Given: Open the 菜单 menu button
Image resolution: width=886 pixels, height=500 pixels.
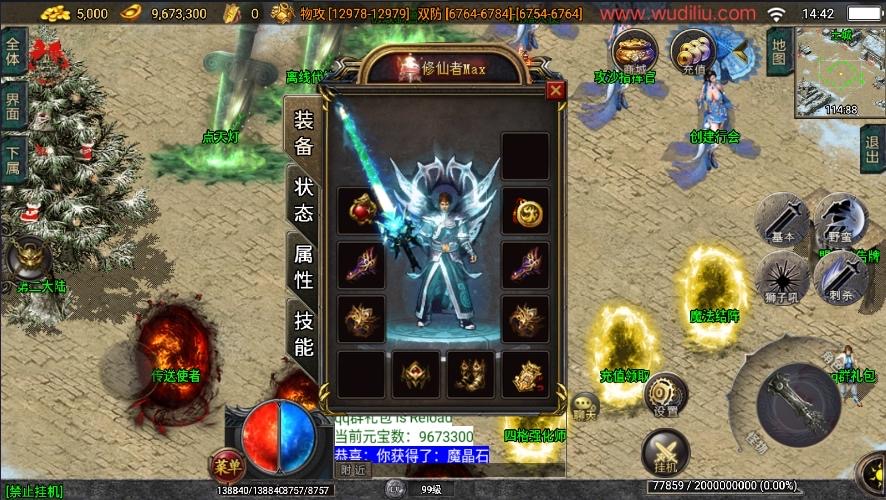Looking at the screenshot, I should 227,466.
